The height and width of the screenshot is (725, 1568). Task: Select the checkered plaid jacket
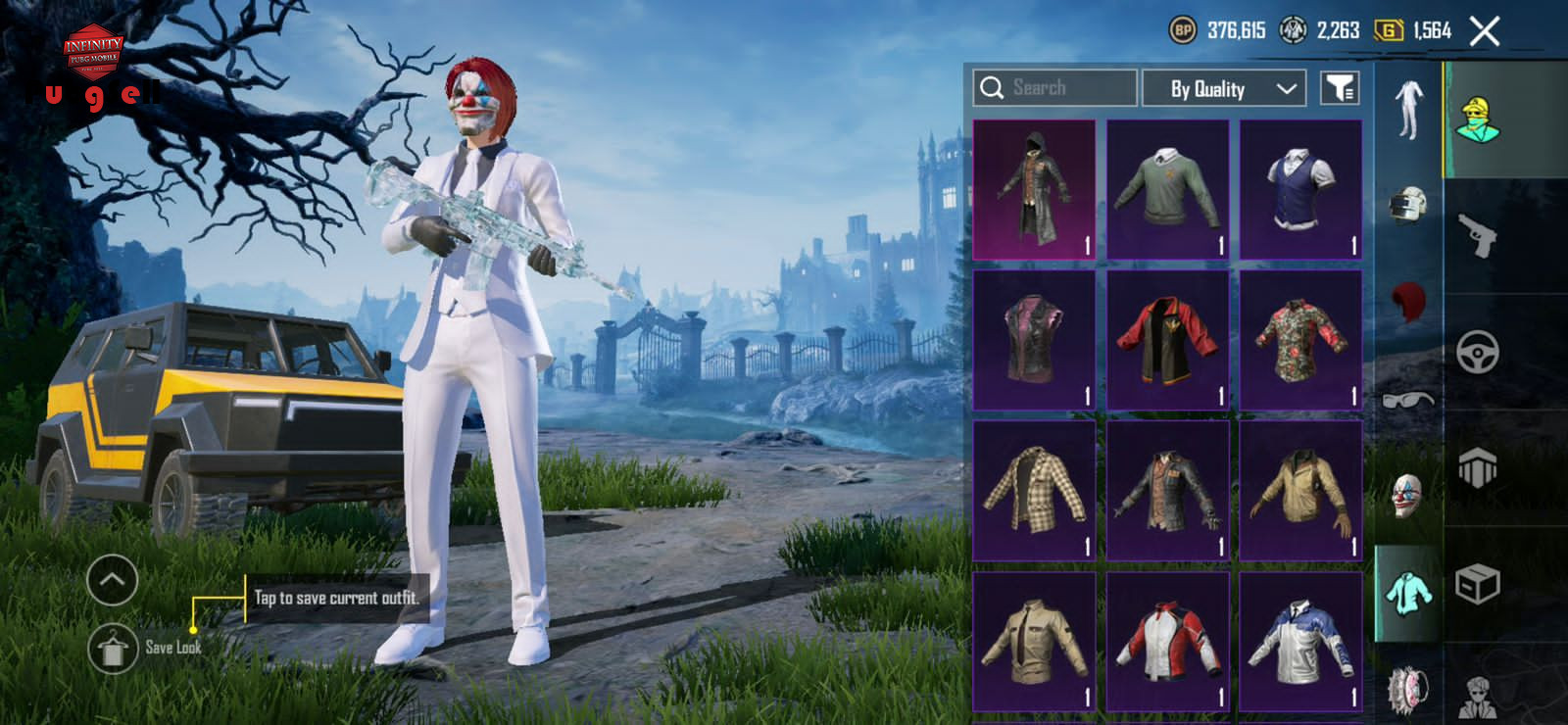[x=1034, y=490]
